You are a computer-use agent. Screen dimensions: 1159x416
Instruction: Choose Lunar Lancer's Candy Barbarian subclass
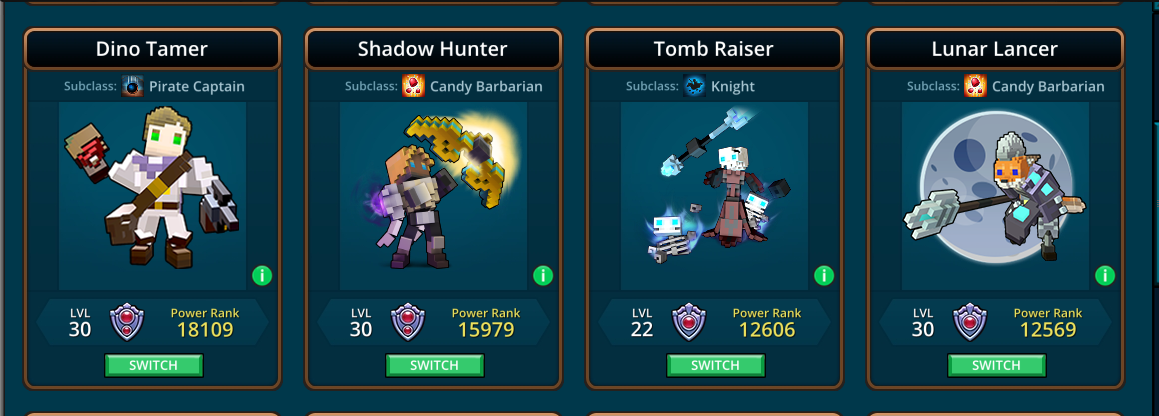pos(1035,86)
